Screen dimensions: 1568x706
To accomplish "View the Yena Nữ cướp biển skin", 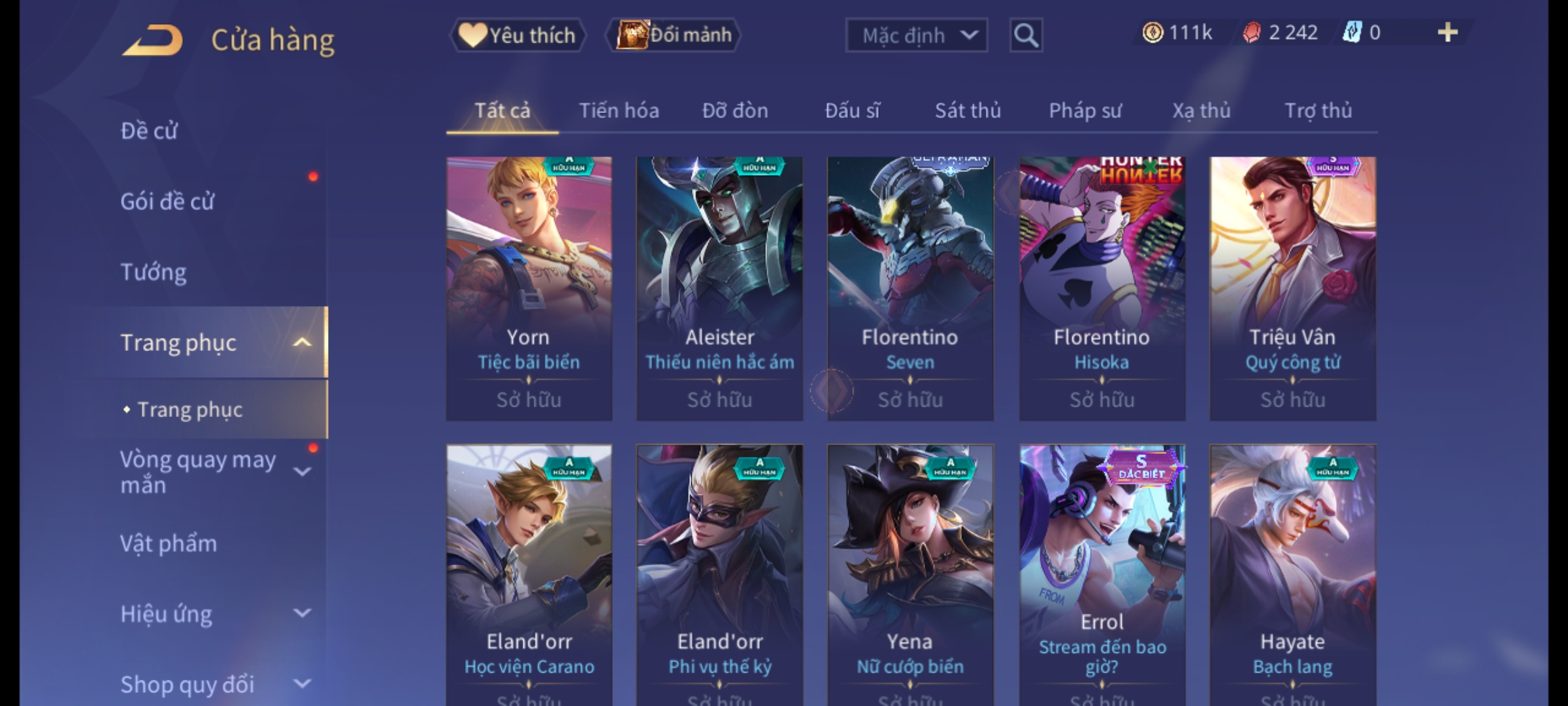I will (910, 575).
